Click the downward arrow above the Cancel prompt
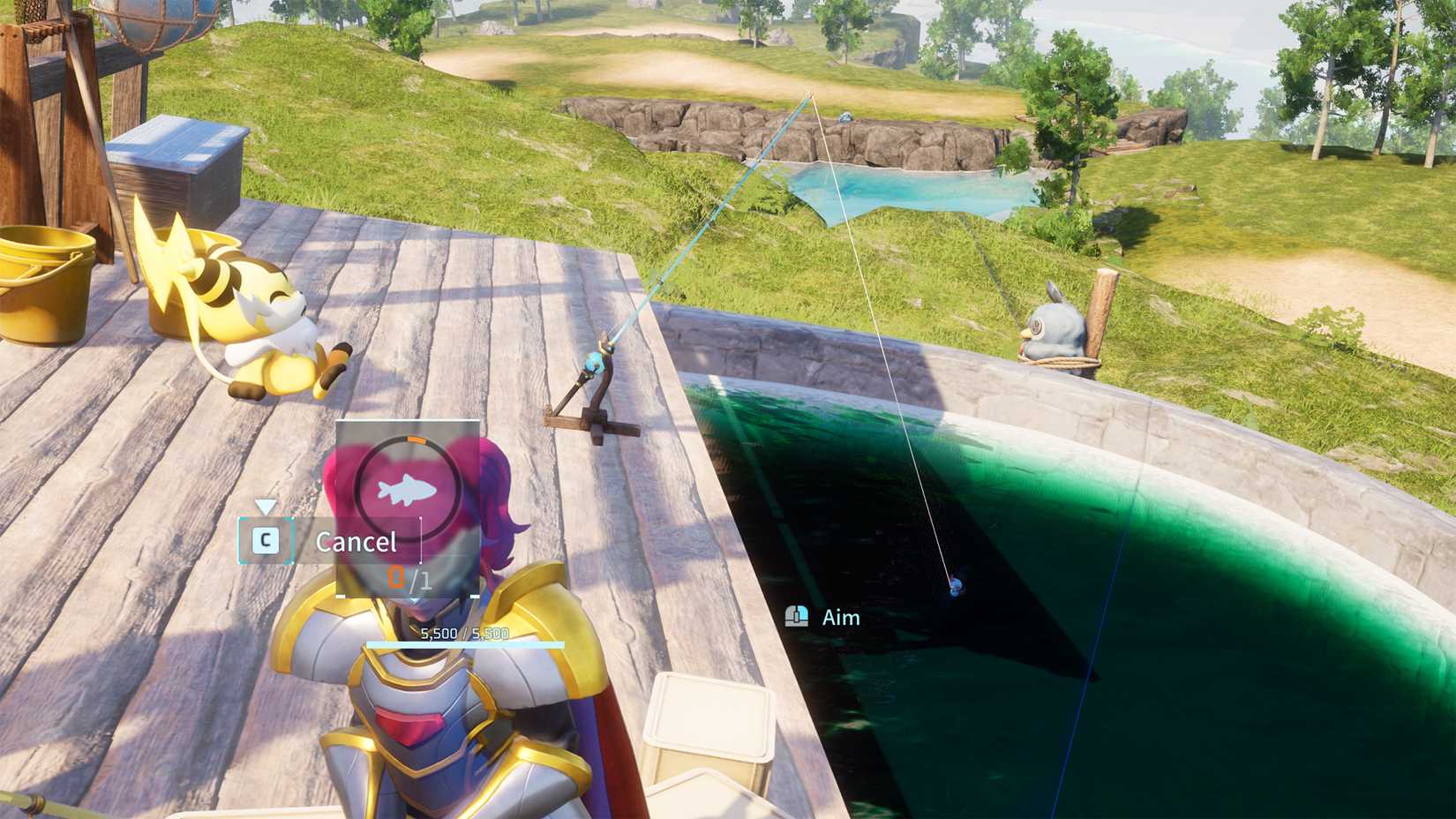The height and width of the screenshot is (819, 1456). click(x=265, y=506)
